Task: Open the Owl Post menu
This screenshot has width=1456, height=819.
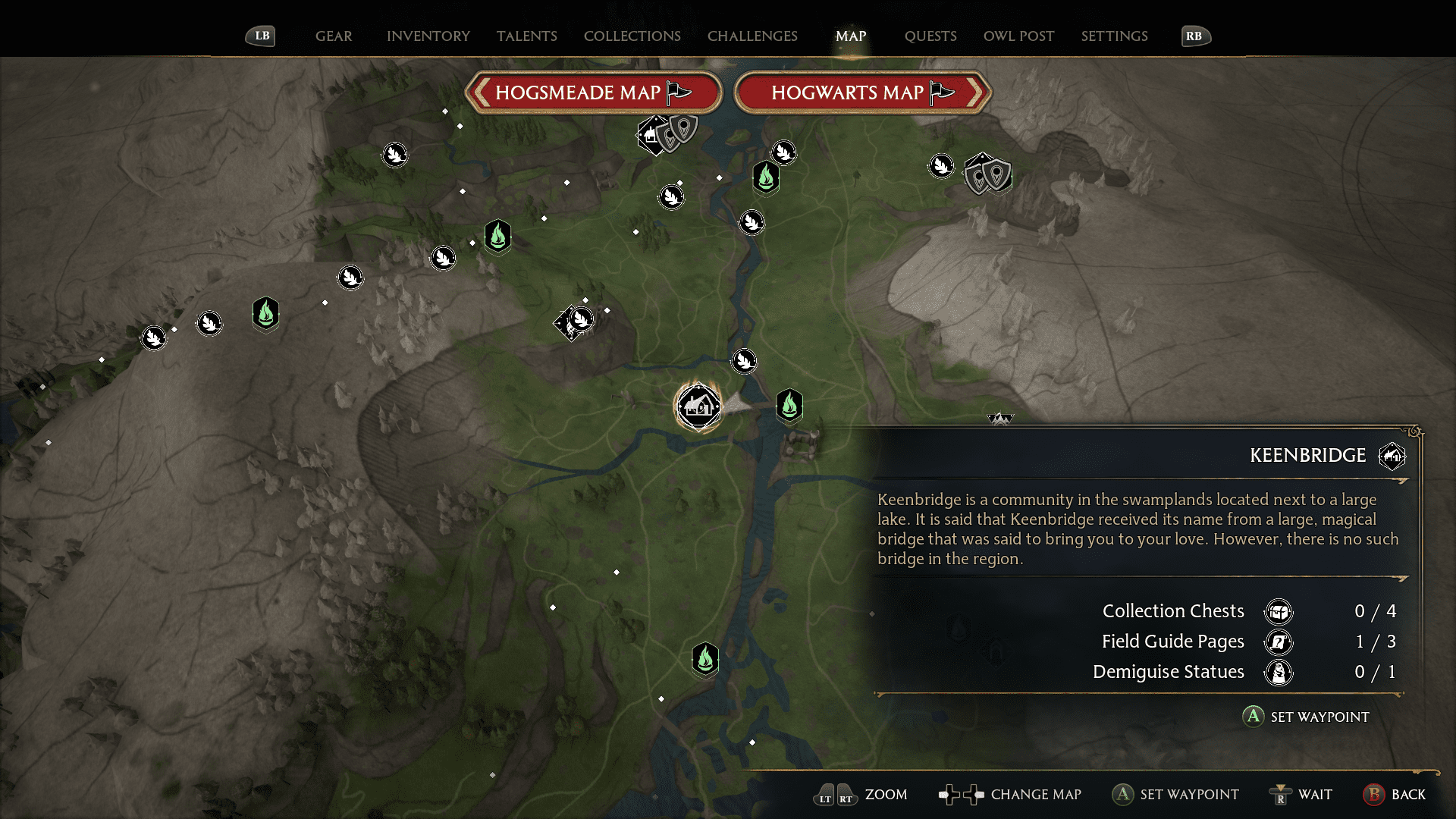Action: tap(1018, 36)
